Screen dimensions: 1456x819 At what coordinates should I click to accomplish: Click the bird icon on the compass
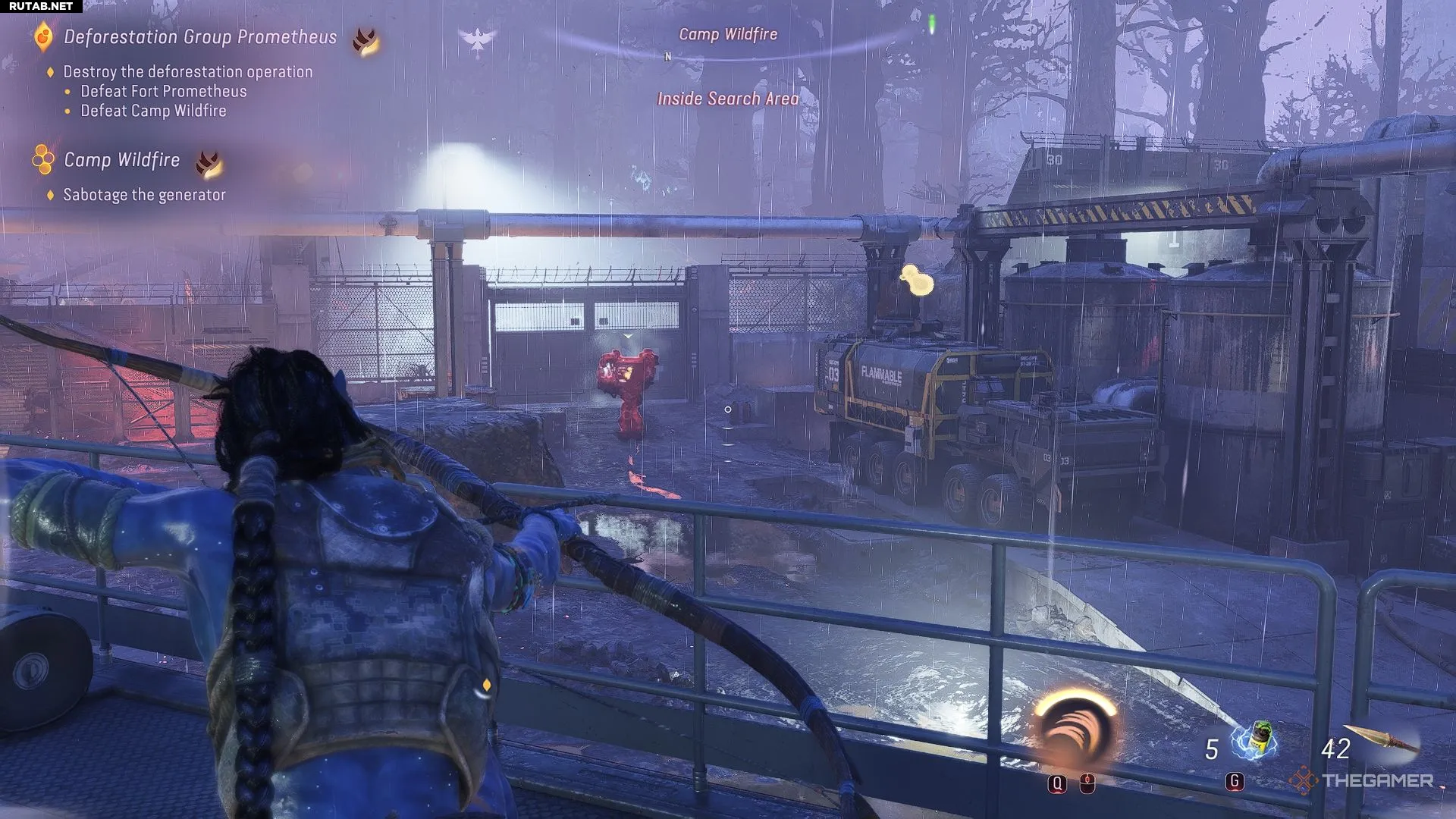(x=478, y=41)
